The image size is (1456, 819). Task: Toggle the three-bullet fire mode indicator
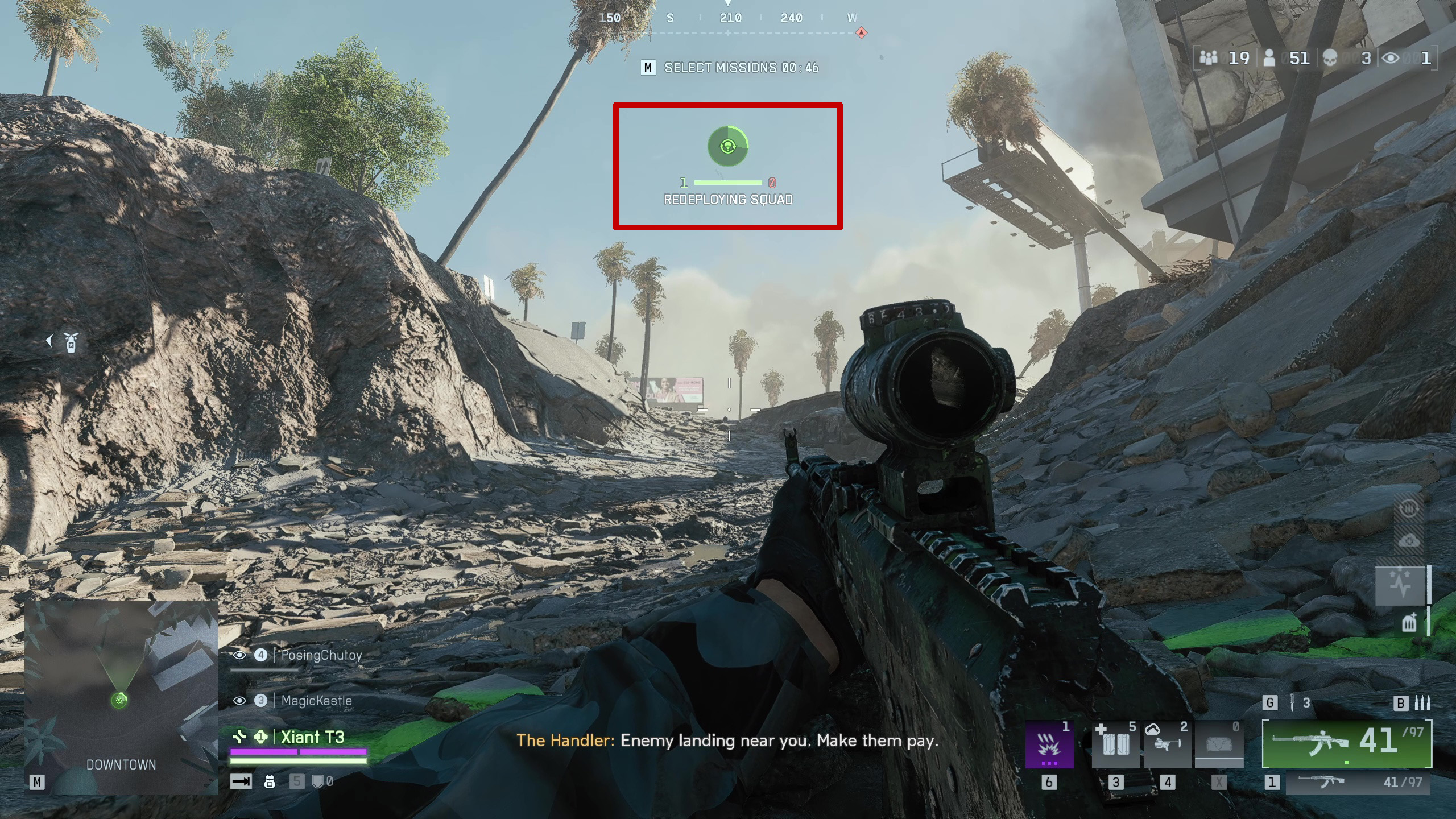click(1422, 703)
